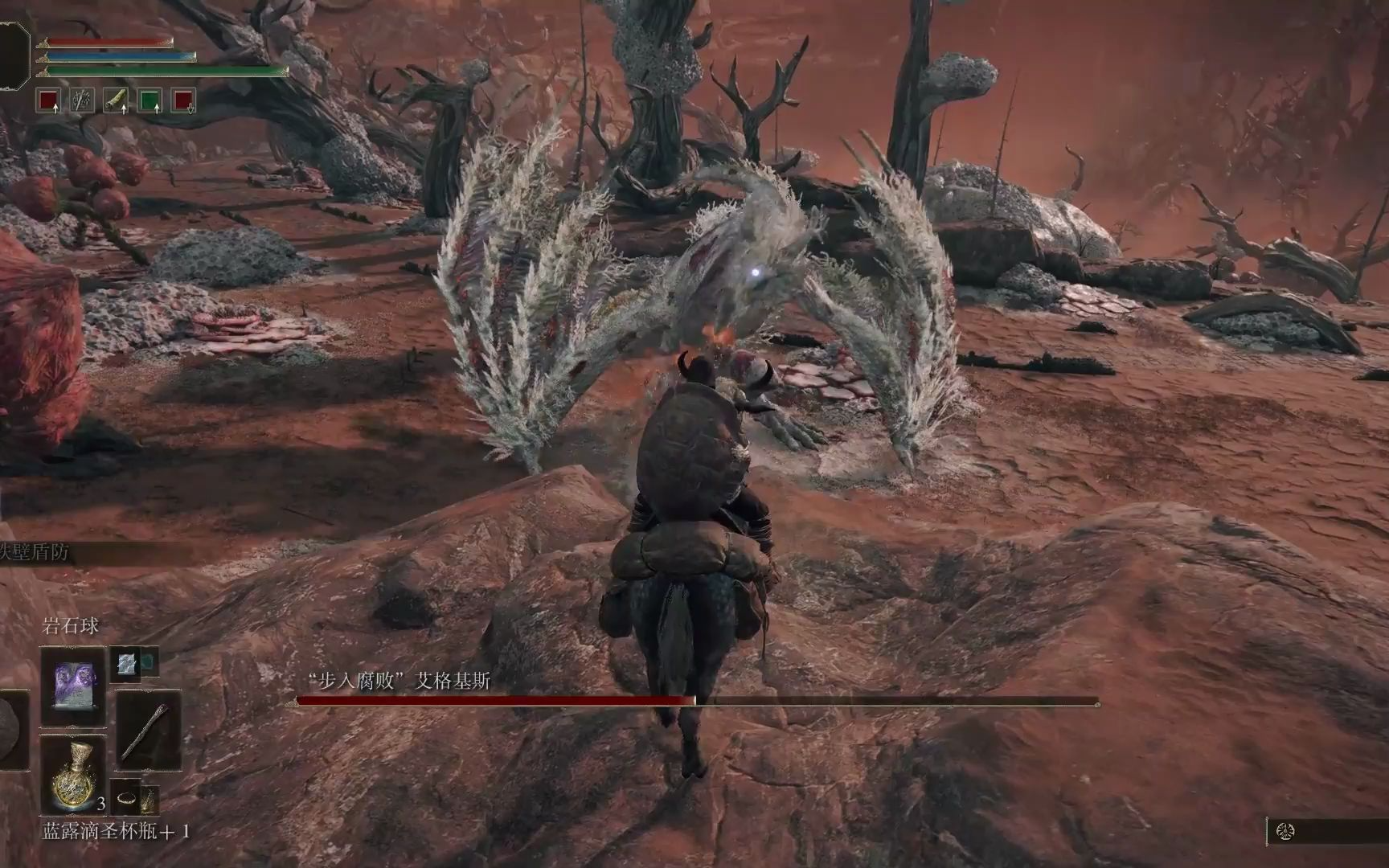
Task: Inspect the green buff icon with up arrow
Action: pos(150,100)
